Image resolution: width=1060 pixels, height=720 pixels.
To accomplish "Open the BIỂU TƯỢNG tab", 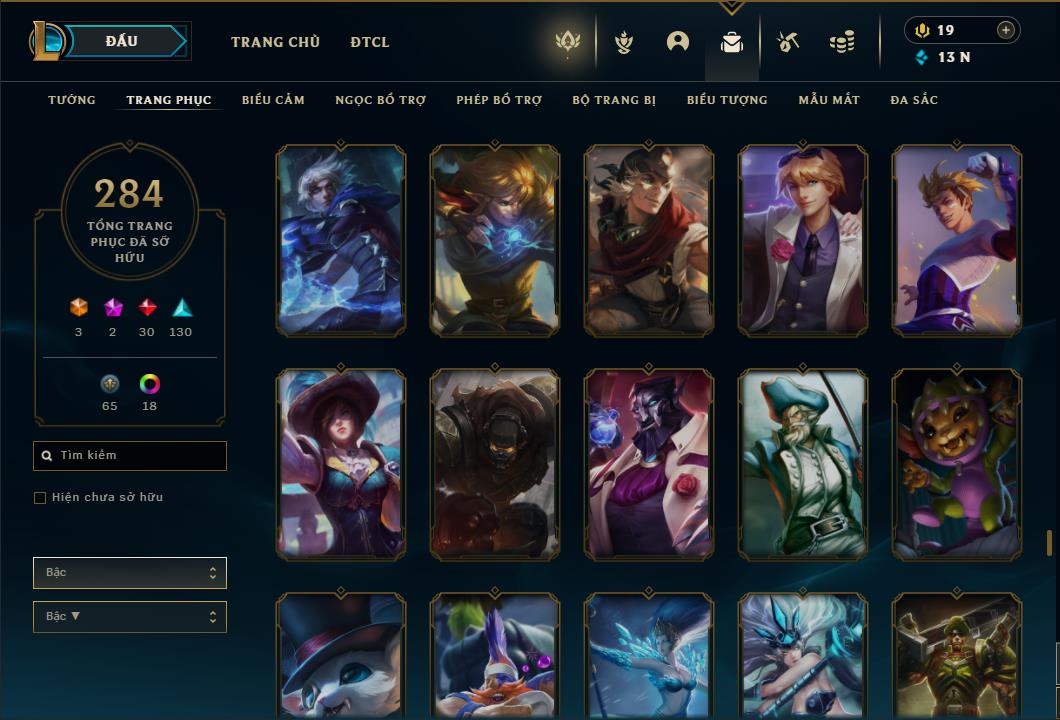I will coord(727,100).
